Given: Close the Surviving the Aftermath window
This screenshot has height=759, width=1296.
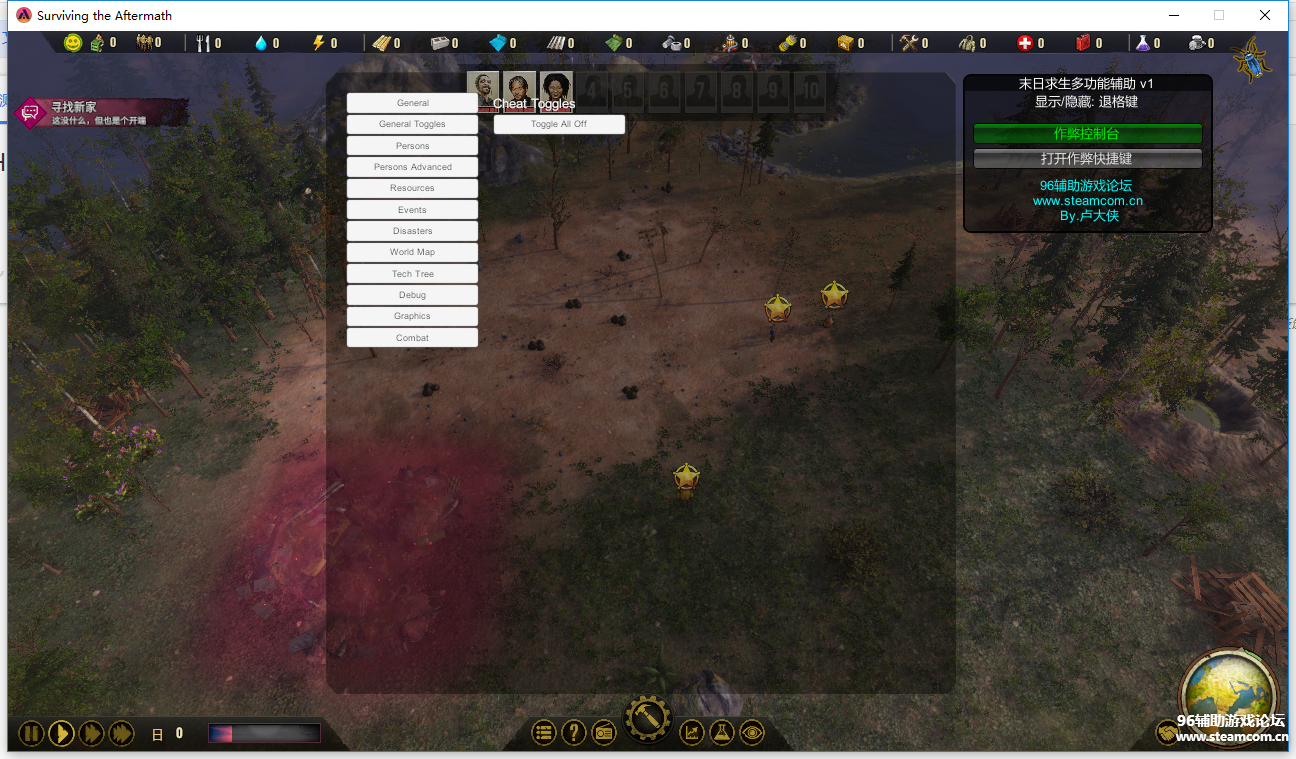Looking at the screenshot, I should 1265,15.
